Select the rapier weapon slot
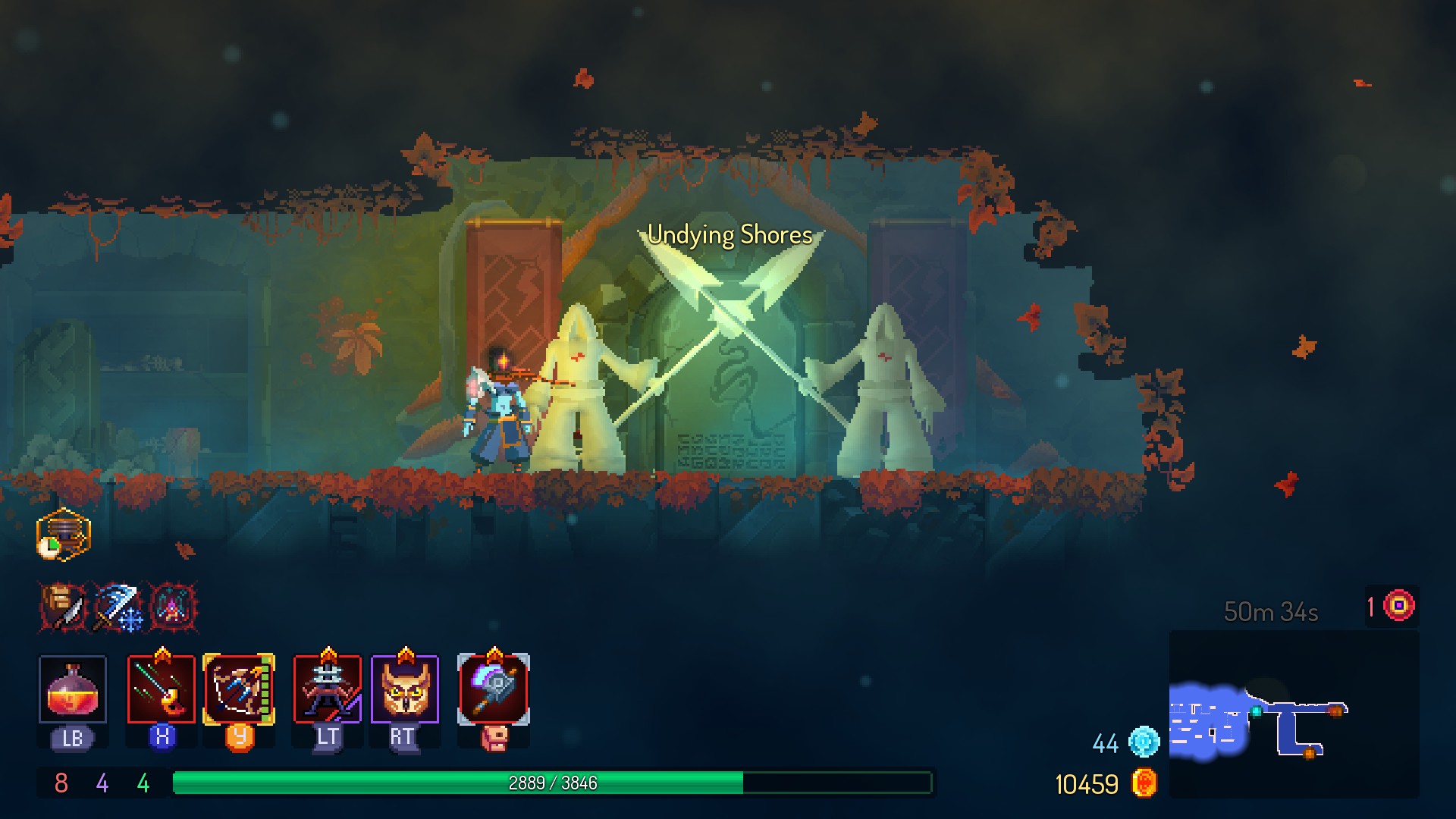The height and width of the screenshot is (819, 1456). pyautogui.click(x=161, y=689)
